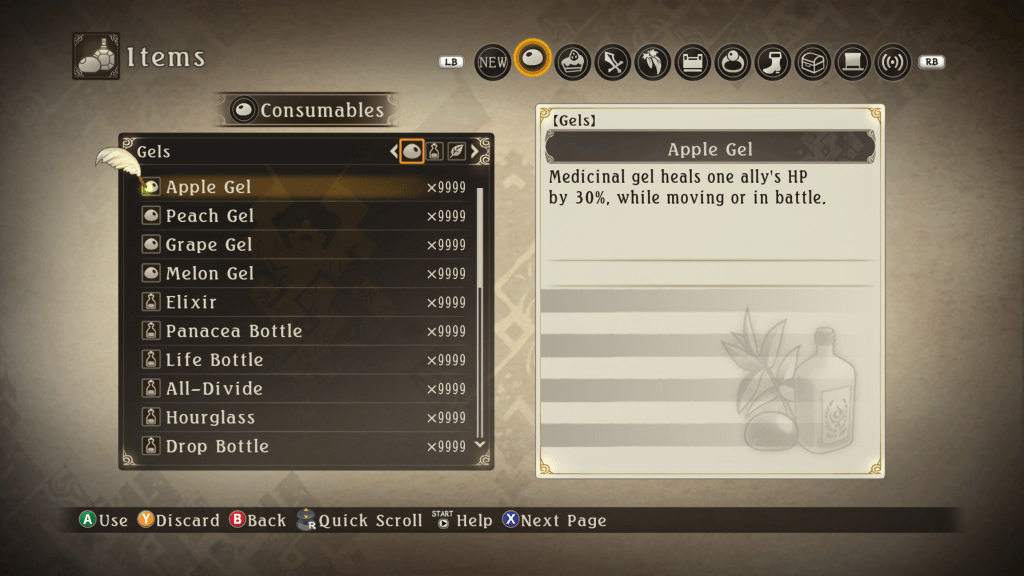Screen dimensions: 1024x576
Task: Open the boot category tab
Action: point(773,62)
